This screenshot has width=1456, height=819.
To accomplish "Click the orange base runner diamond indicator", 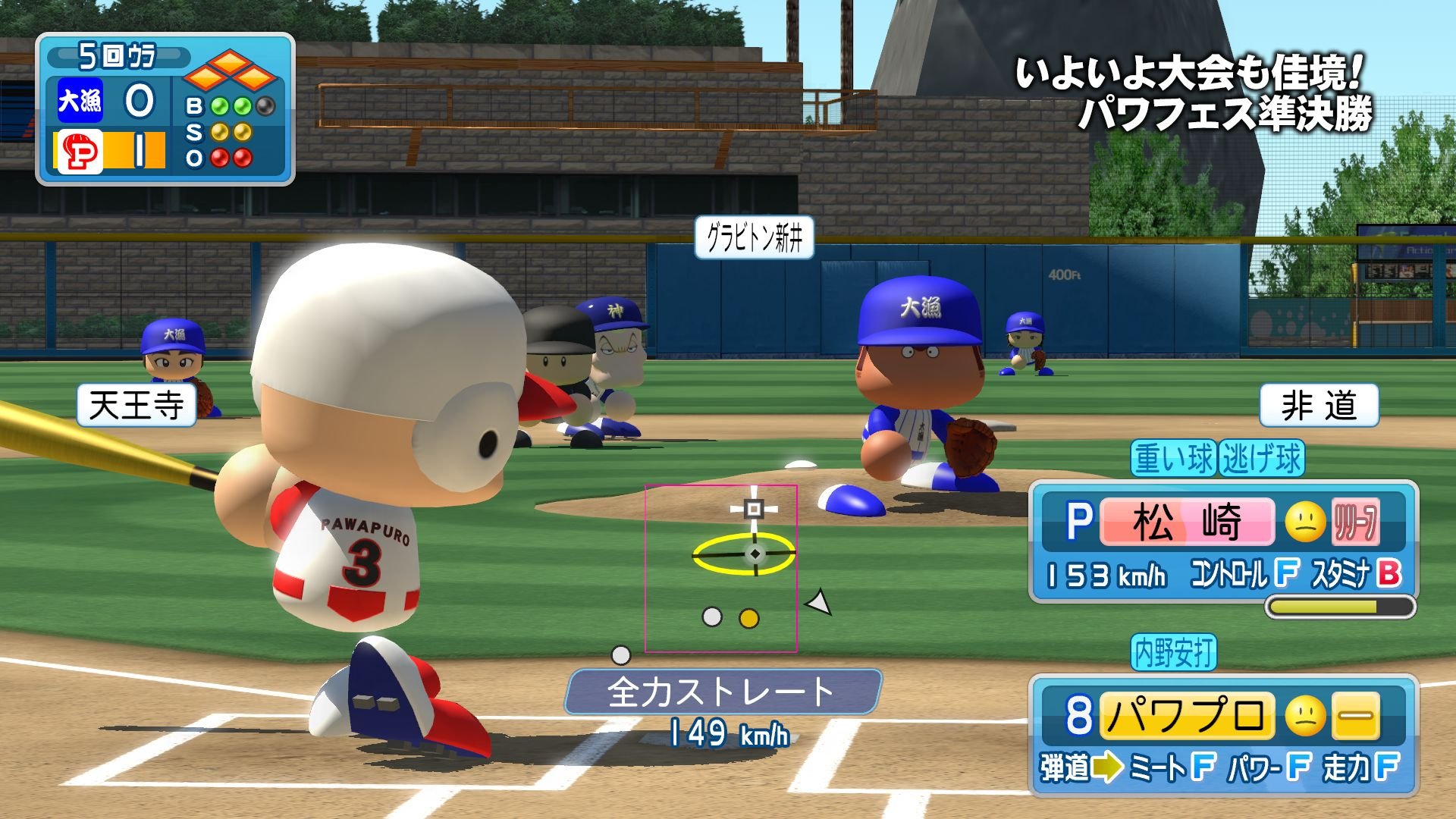I will [x=230, y=71].
